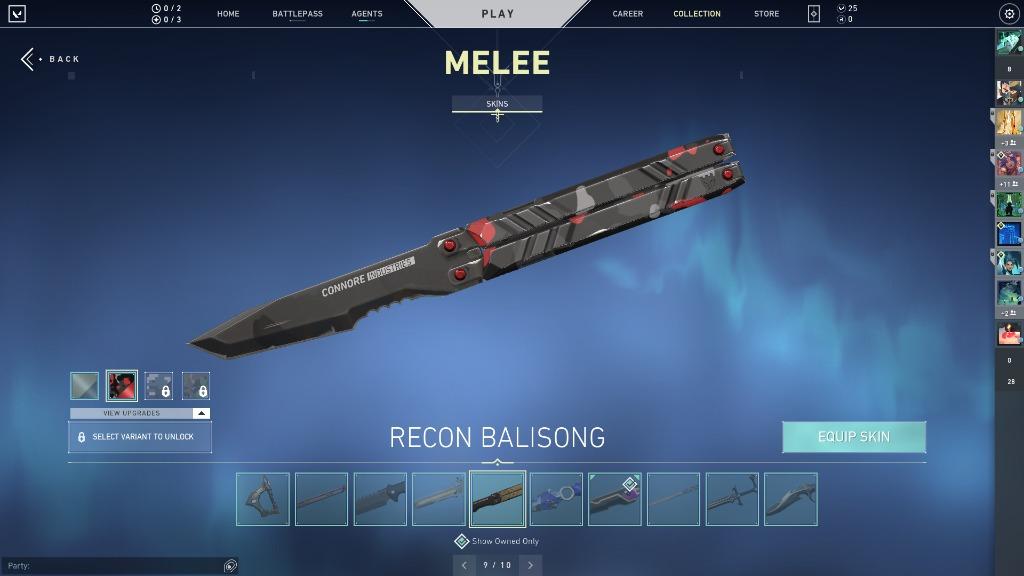
Task: Go to the next skin page arrow
Action: 531,565
